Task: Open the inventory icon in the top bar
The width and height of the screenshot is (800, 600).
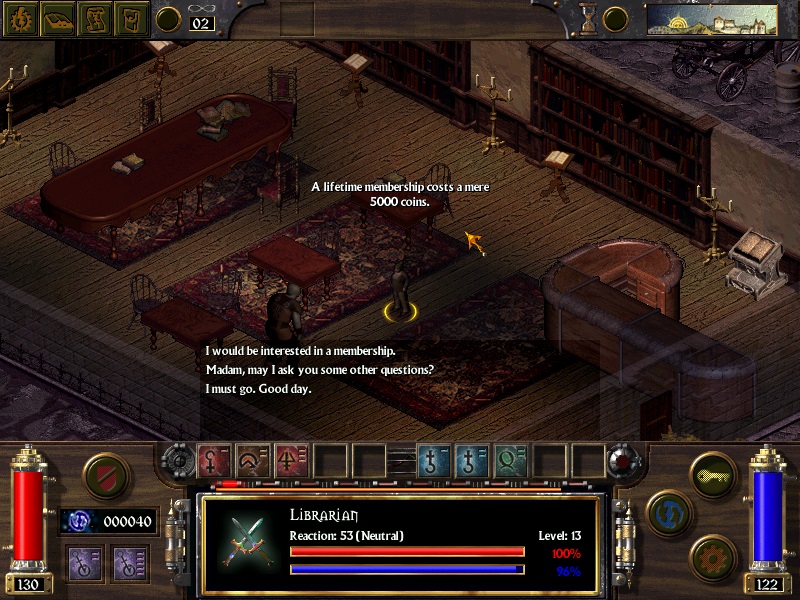Action: point(131,19)
